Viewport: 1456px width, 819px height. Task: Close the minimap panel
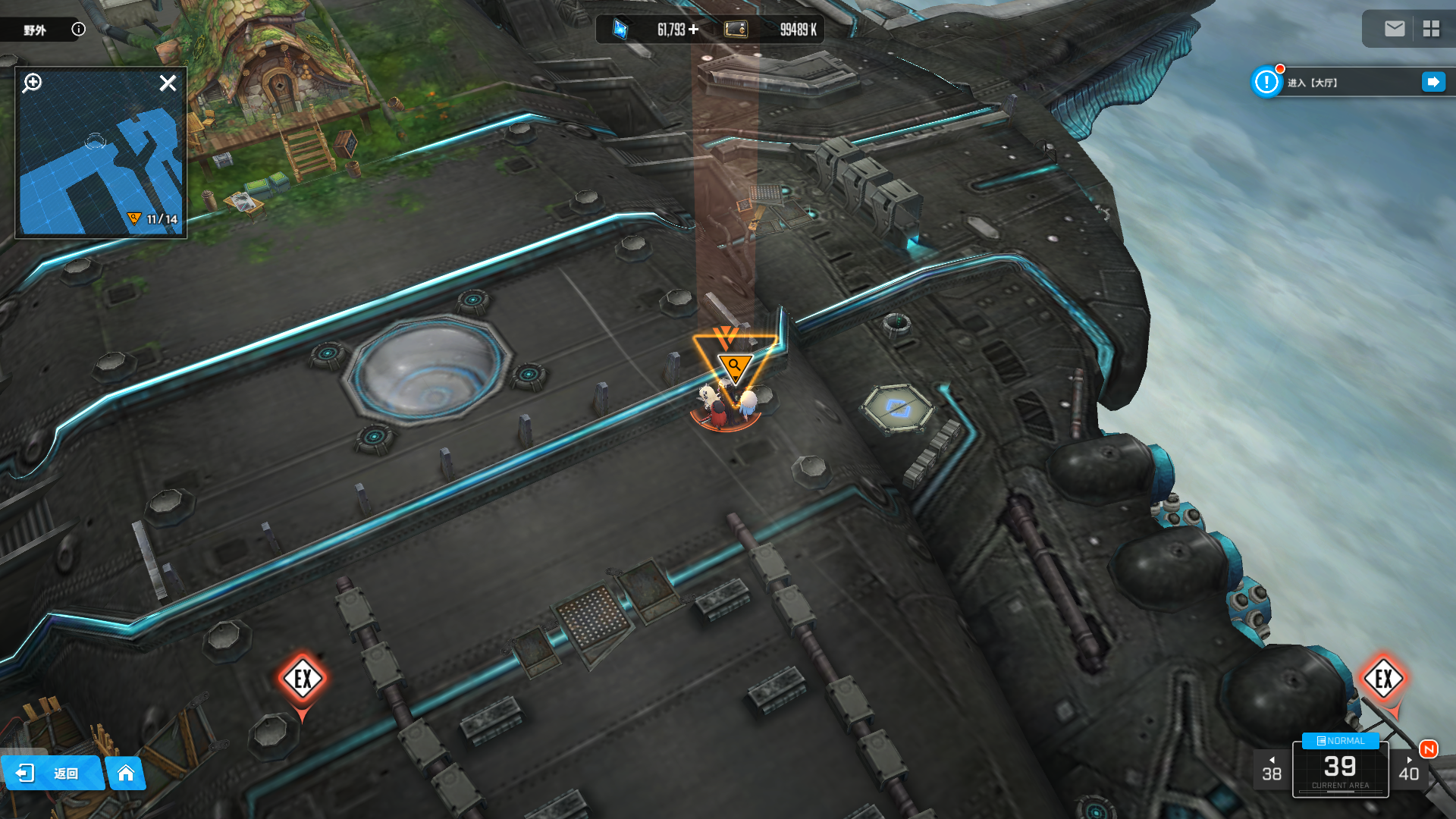tap(168, 83)
